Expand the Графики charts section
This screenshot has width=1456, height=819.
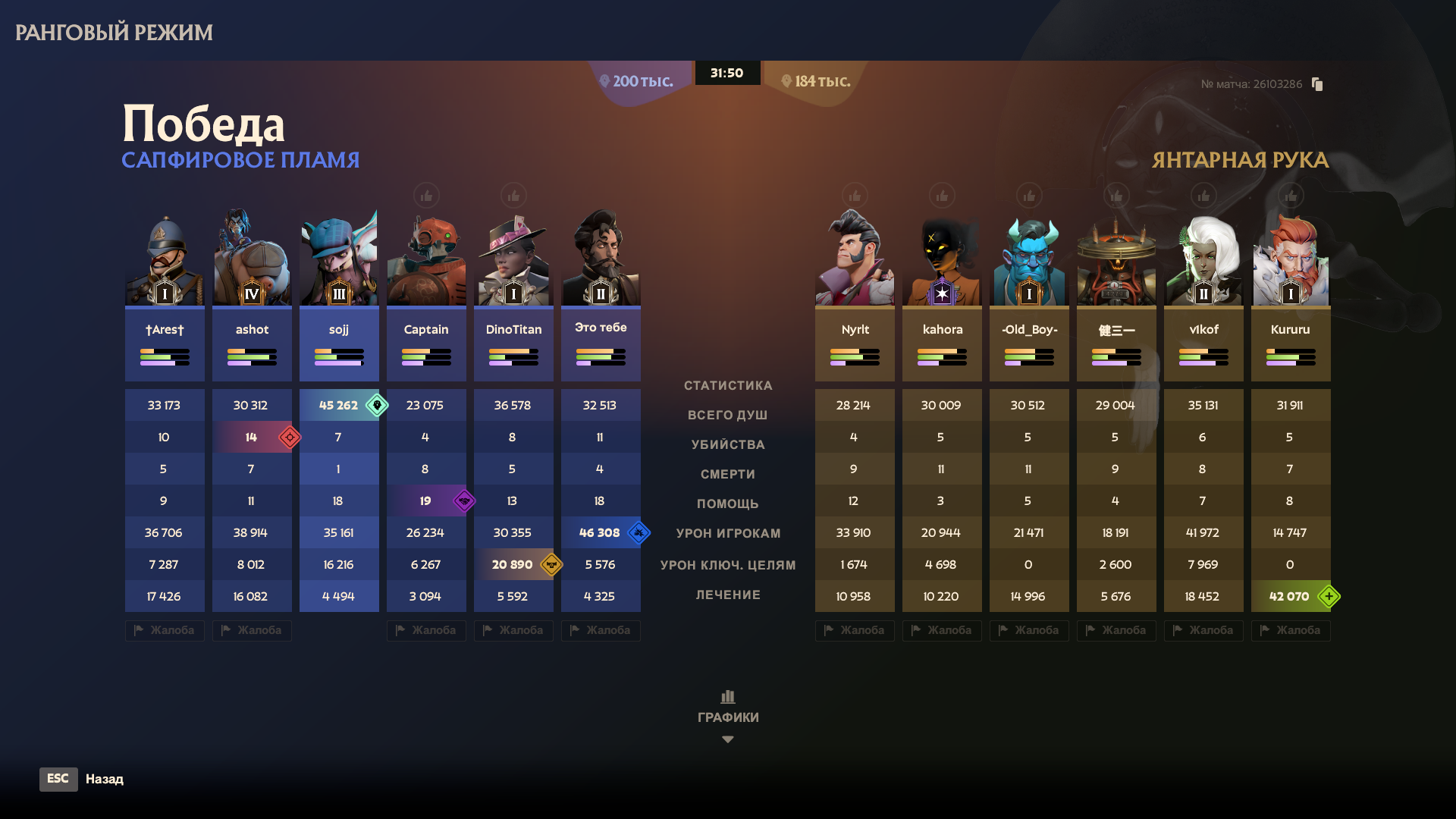coord(727,716)
